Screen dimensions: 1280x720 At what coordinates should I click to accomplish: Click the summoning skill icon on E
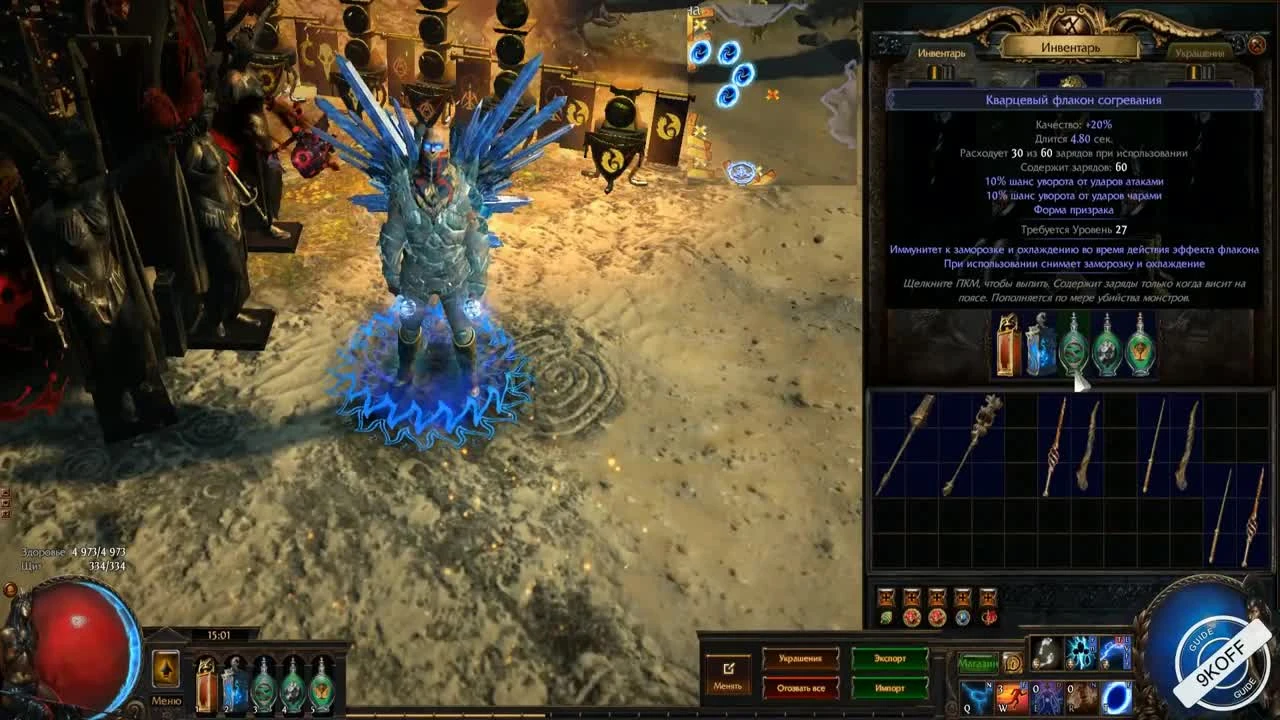coord(1046,697)
